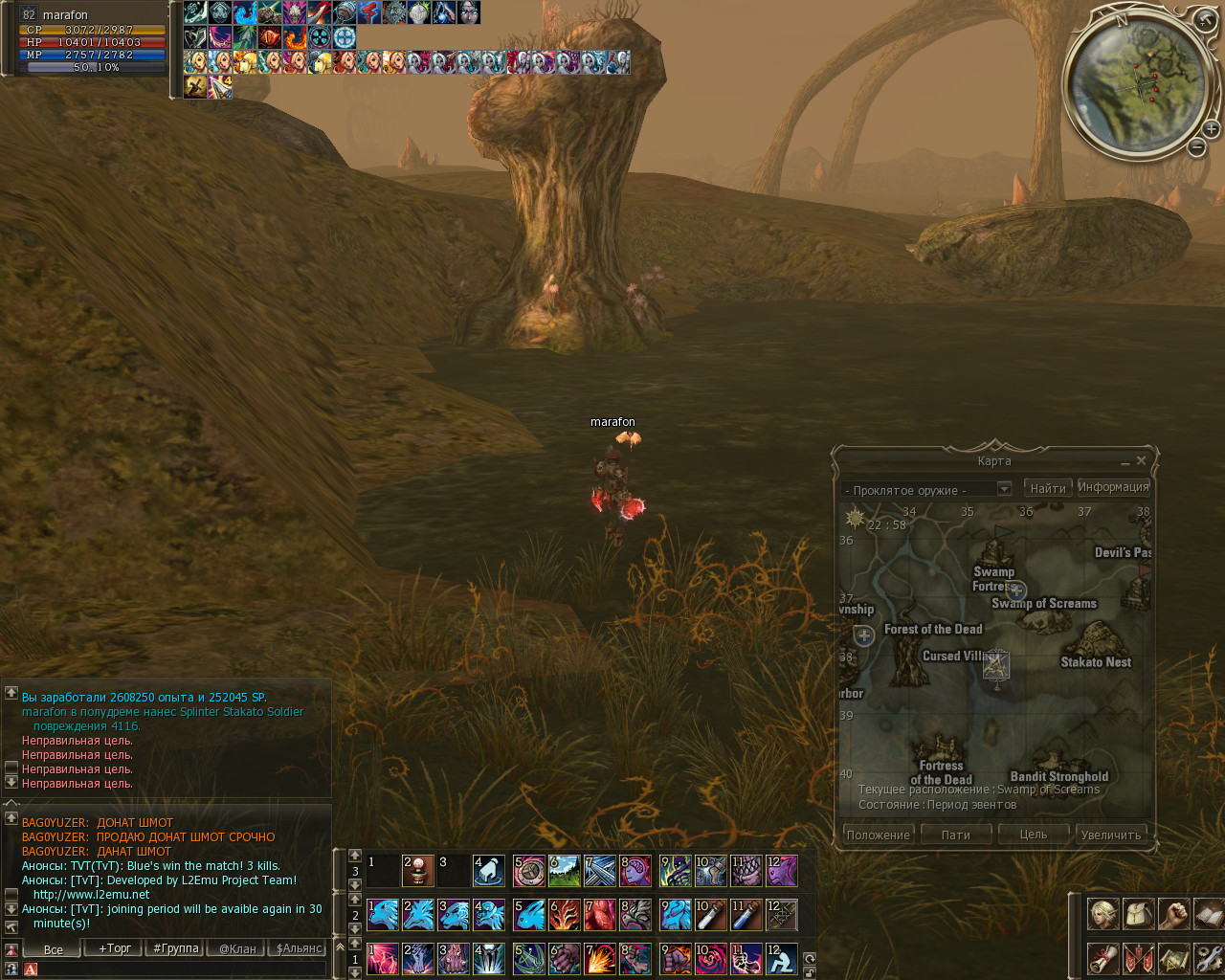
Task: Open system settings wrench-and-gear icon
Action: click(x=1209, y=958)
